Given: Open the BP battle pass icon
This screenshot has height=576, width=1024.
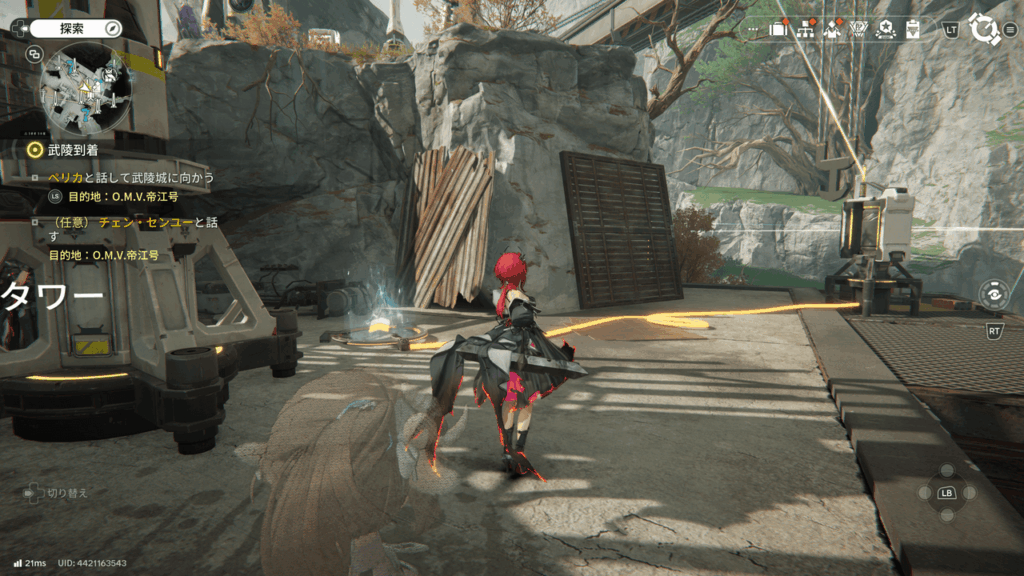Looking at the screenshot, I should pyautogui.click(x=857, y=29).
